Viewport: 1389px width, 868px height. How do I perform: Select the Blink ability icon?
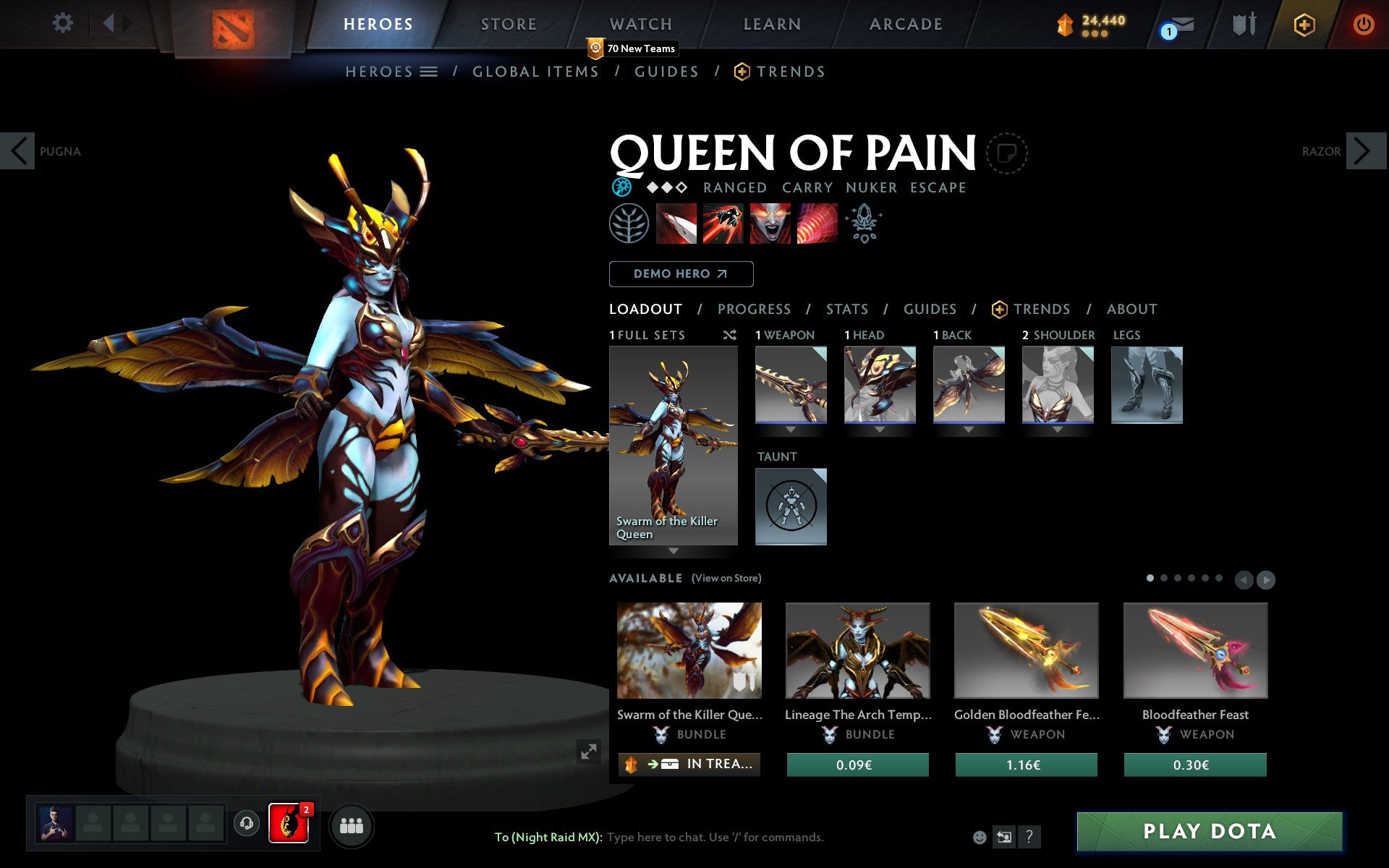[722, 224]
